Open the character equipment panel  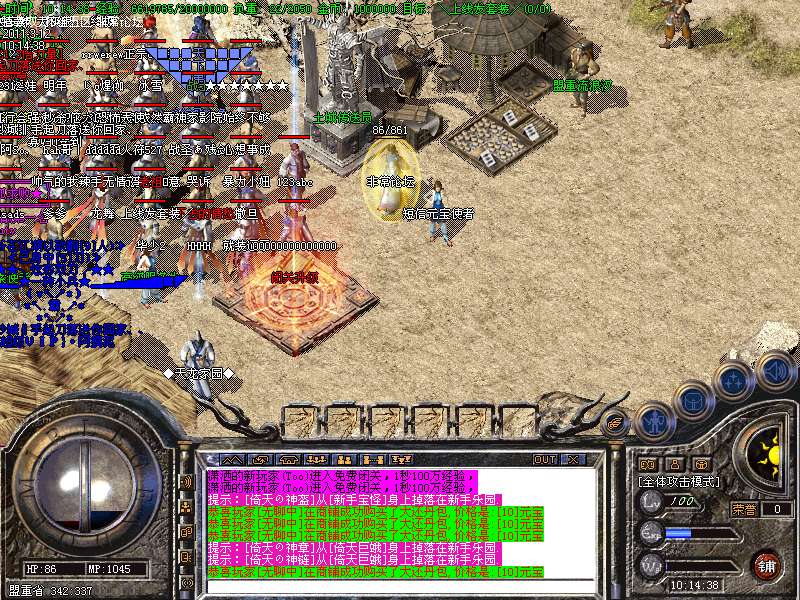click(654, 422)
